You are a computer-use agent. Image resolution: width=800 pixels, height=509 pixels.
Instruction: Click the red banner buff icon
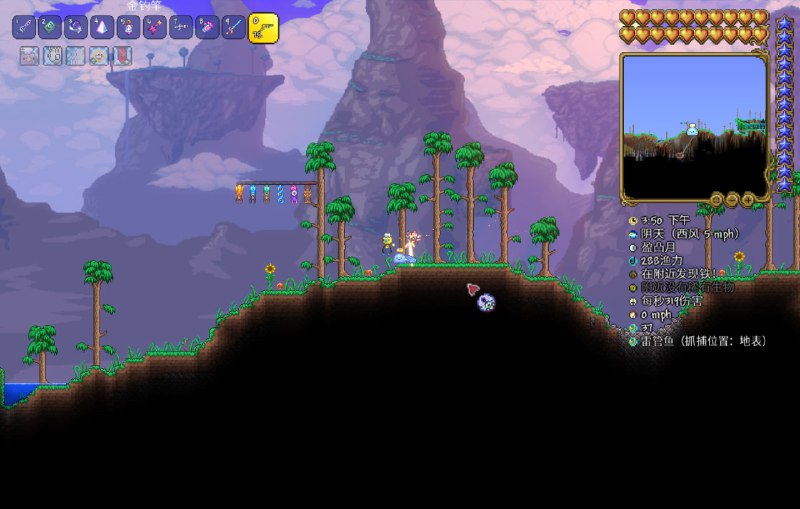click(122, 57)
